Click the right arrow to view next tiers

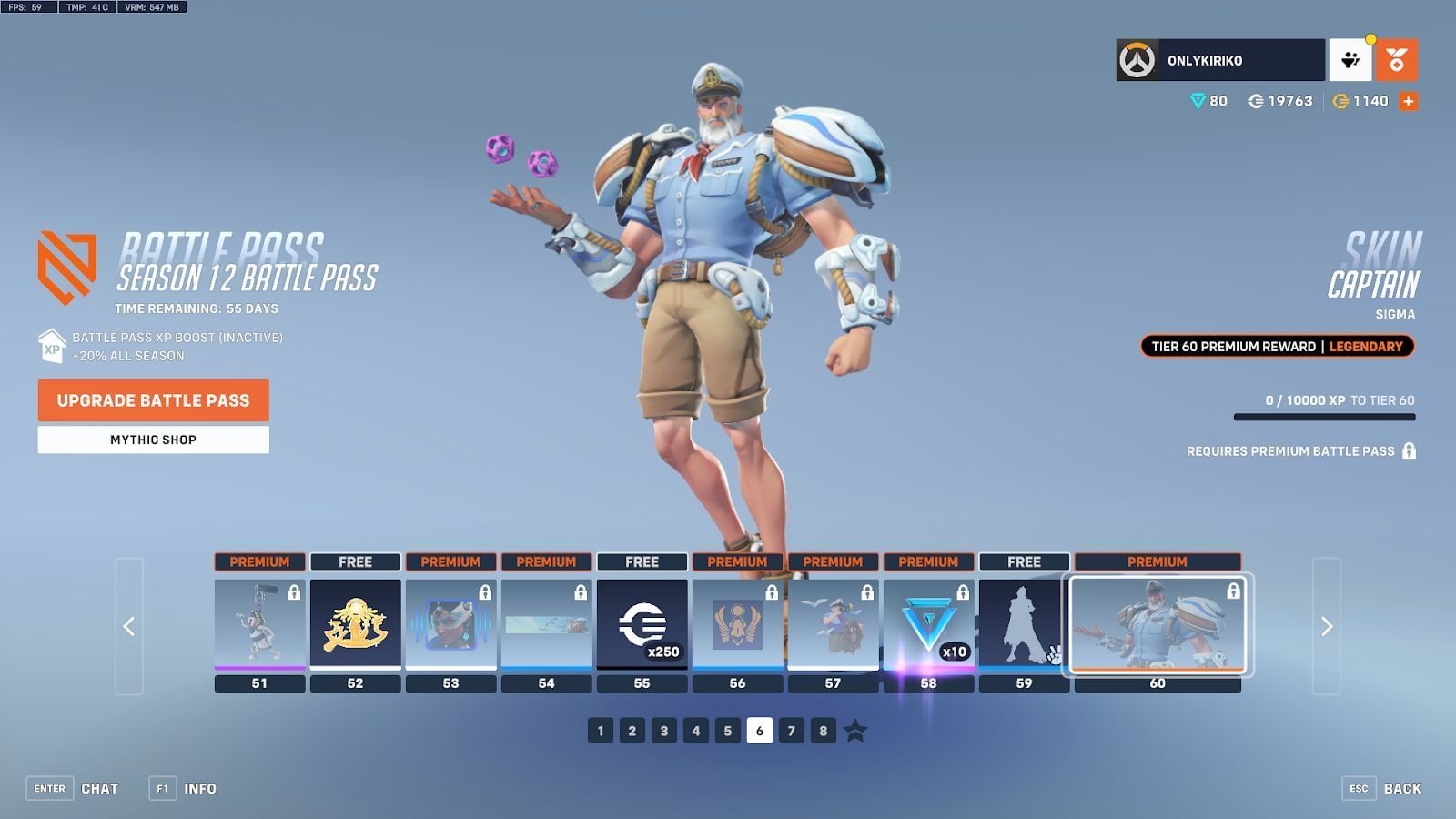(x=1325, y=626)
